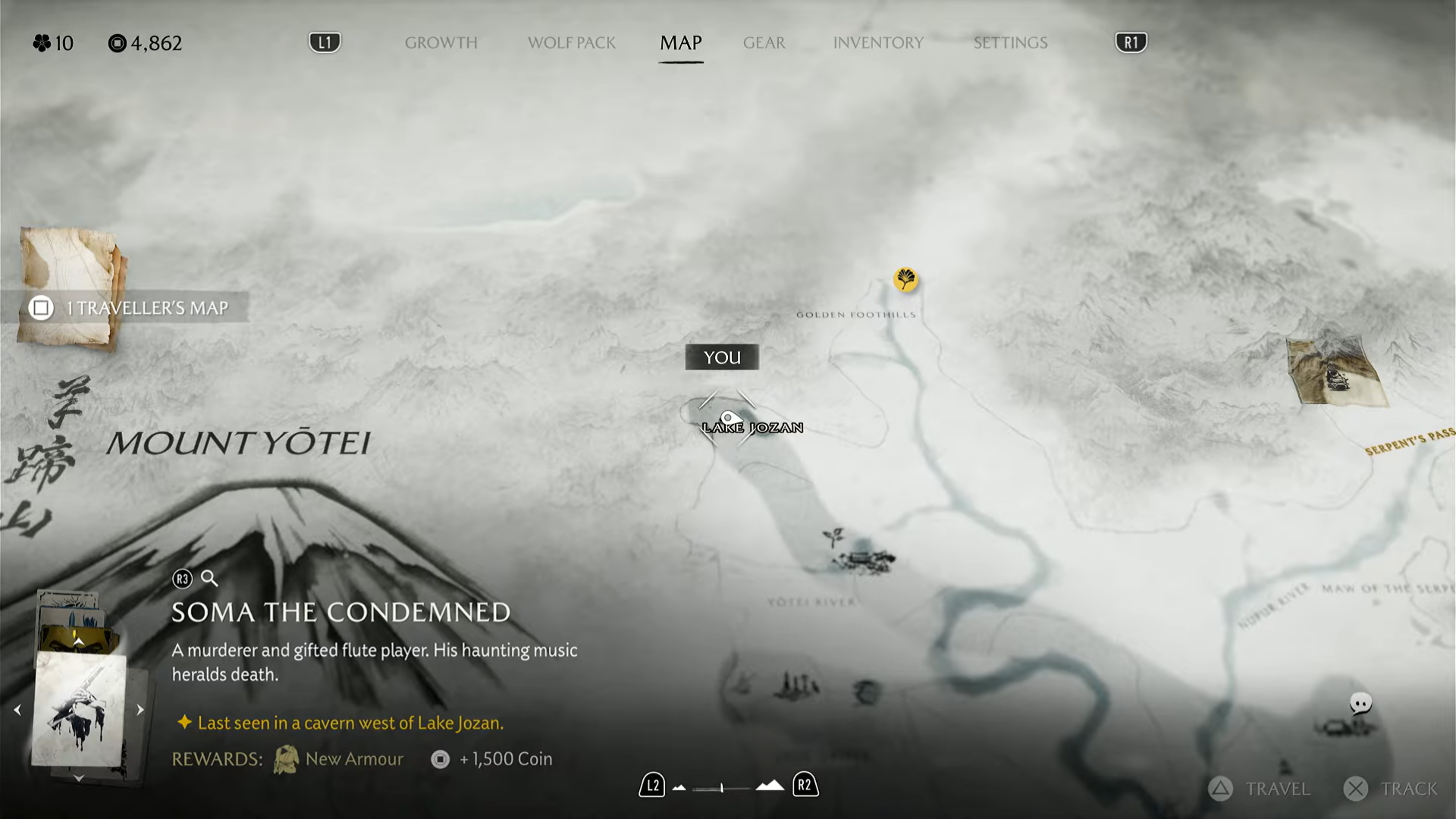The image size is (1456, 819).
Task: Open the Wolf Pack tab
Action: tap(571, 43)
